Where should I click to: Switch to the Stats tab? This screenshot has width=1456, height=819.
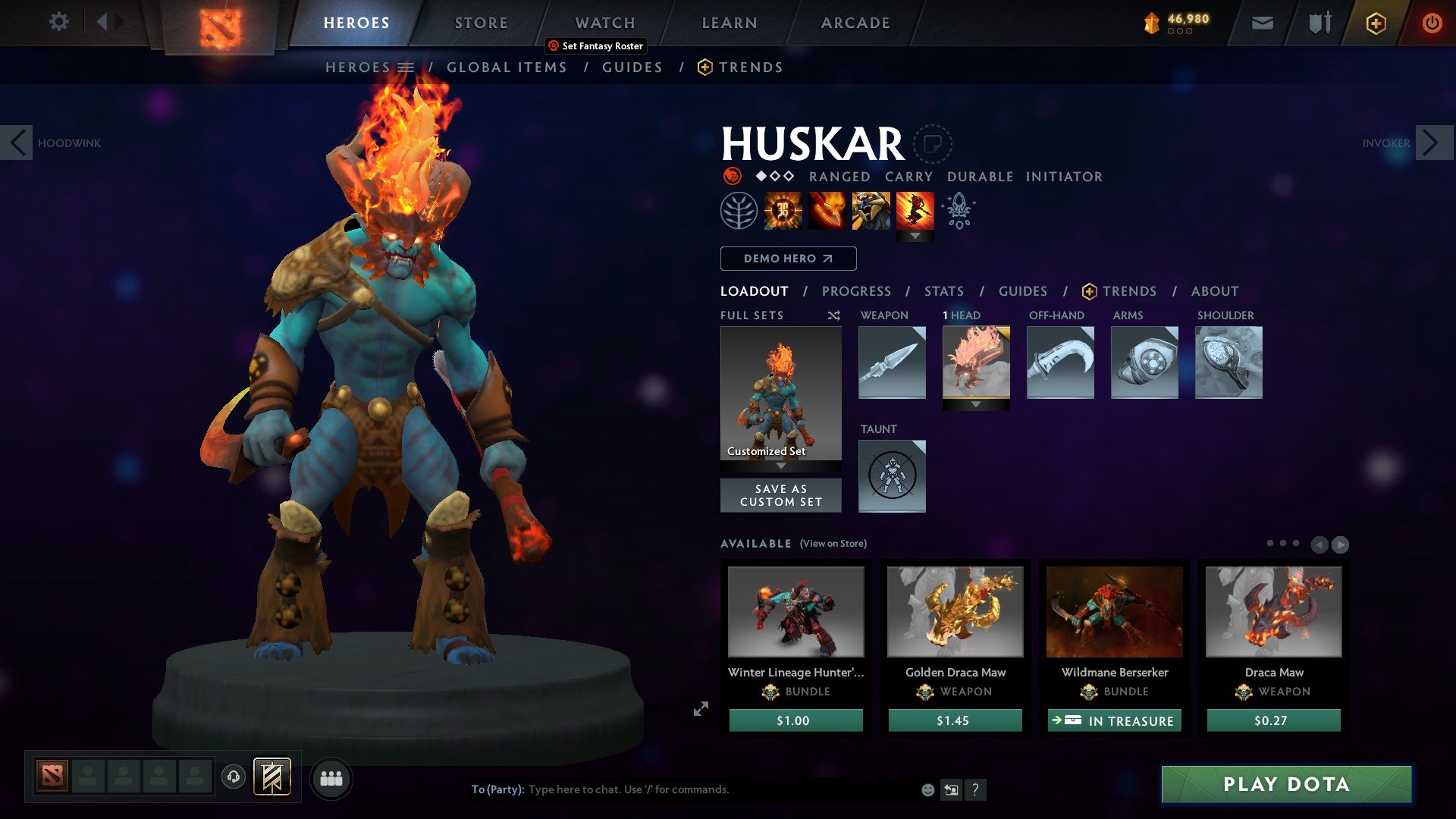pos(944,290)
